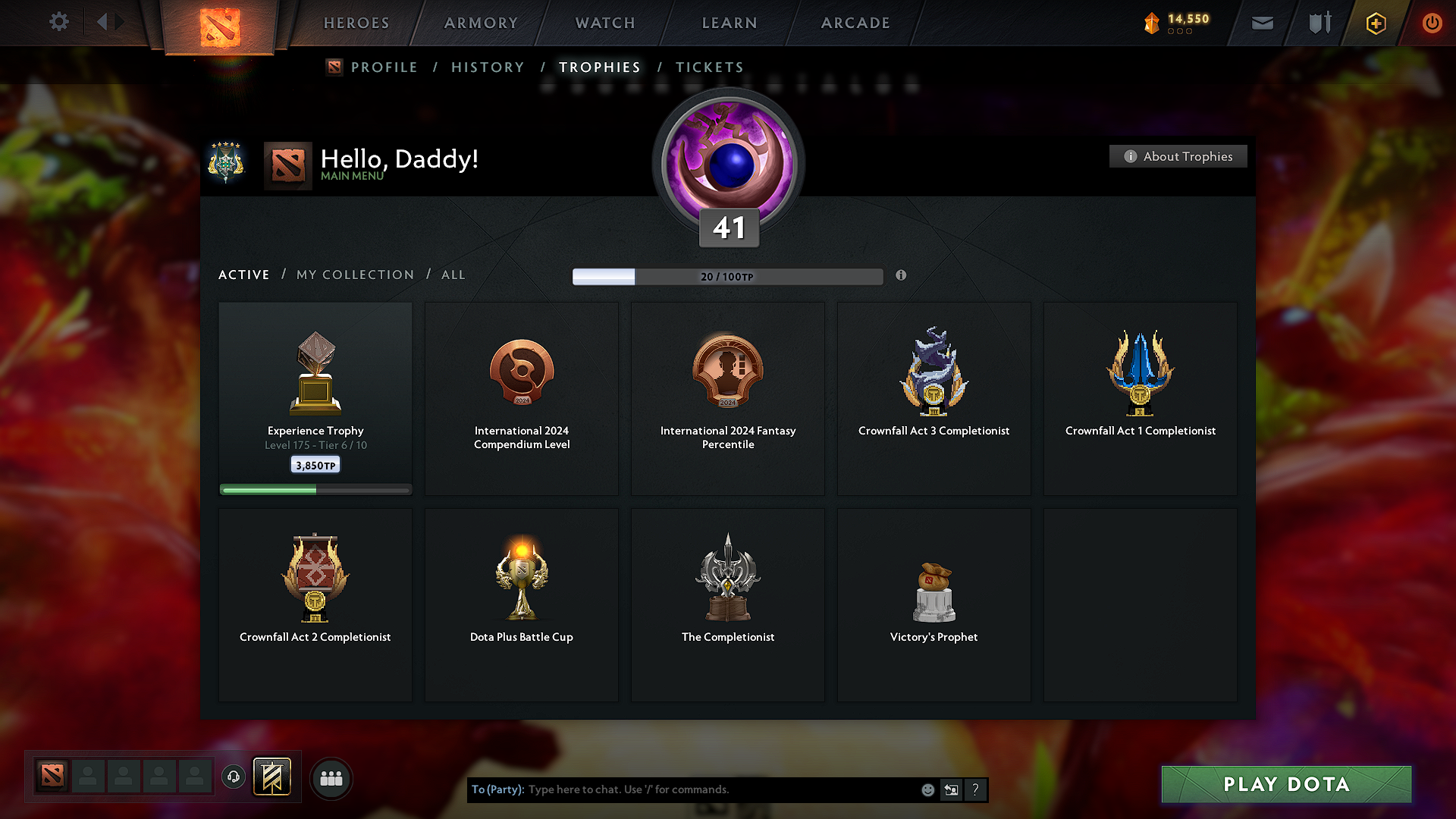Click the gold banner icon beside party slots
This screenshot has height=819, width=1456.
coord(273,777)
